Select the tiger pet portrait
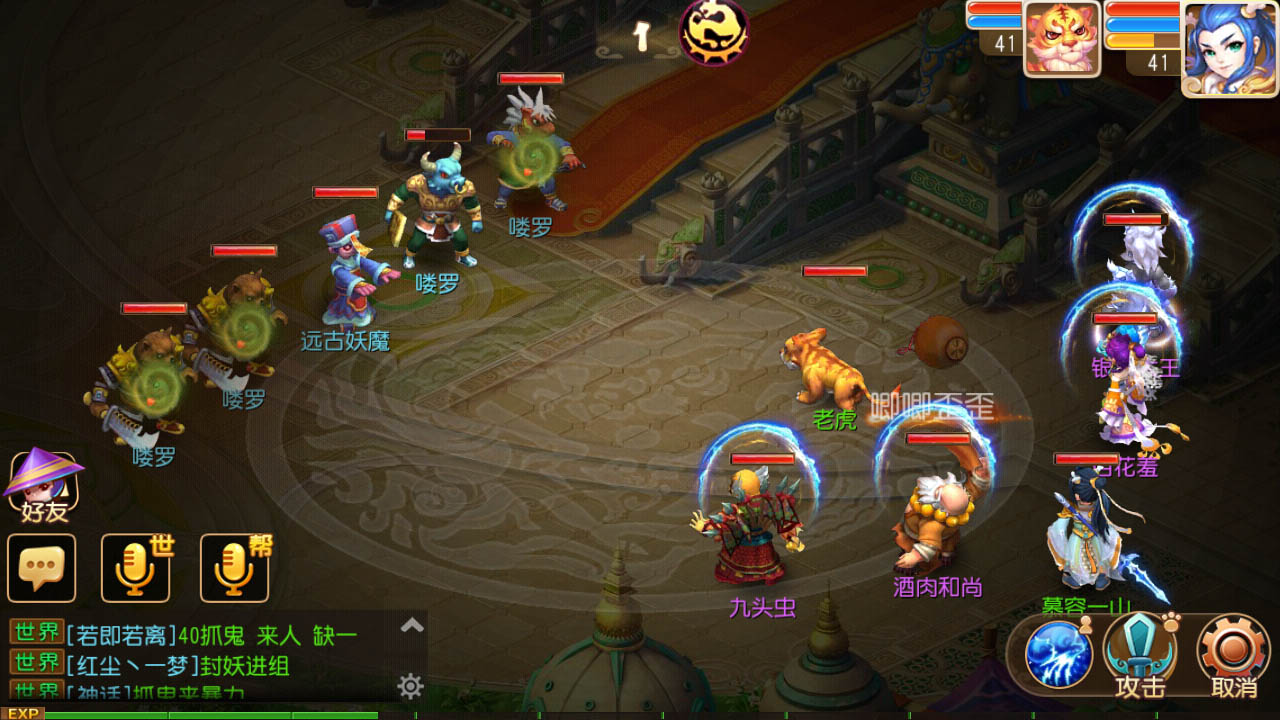This screenshot has width=1280, height=720. [1061, 38]
